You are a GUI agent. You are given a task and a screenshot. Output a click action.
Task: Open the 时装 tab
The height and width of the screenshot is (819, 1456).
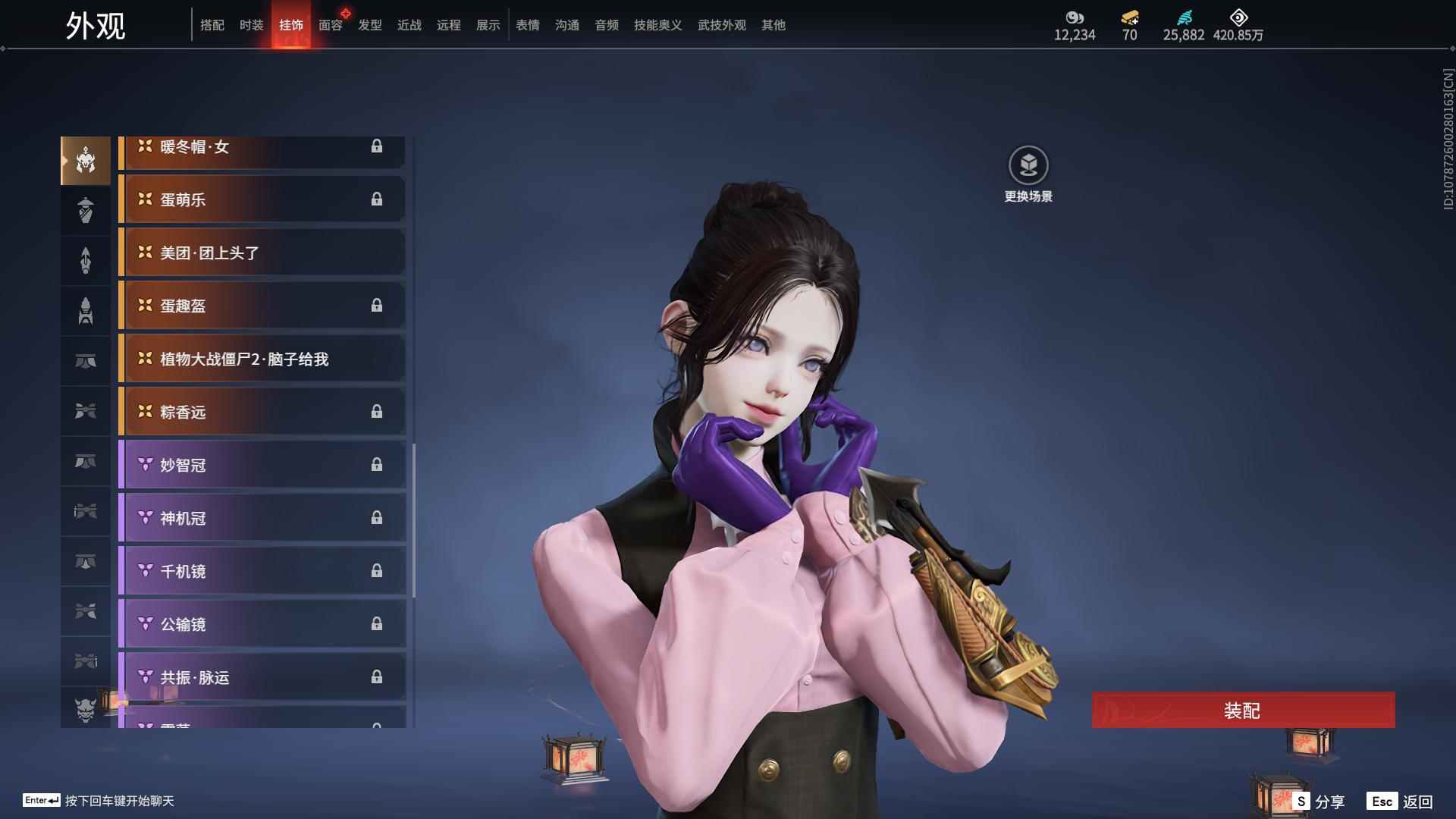[x=252, y=25]
